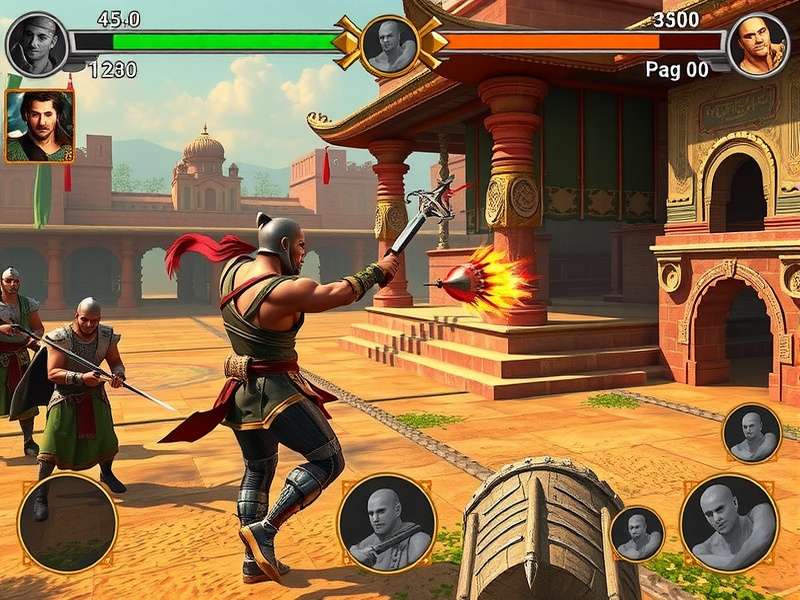The height and width of the screenshot is (600, 800).
Task: Trigger the largest bald fighter attack button
Action: pos(729,523)
